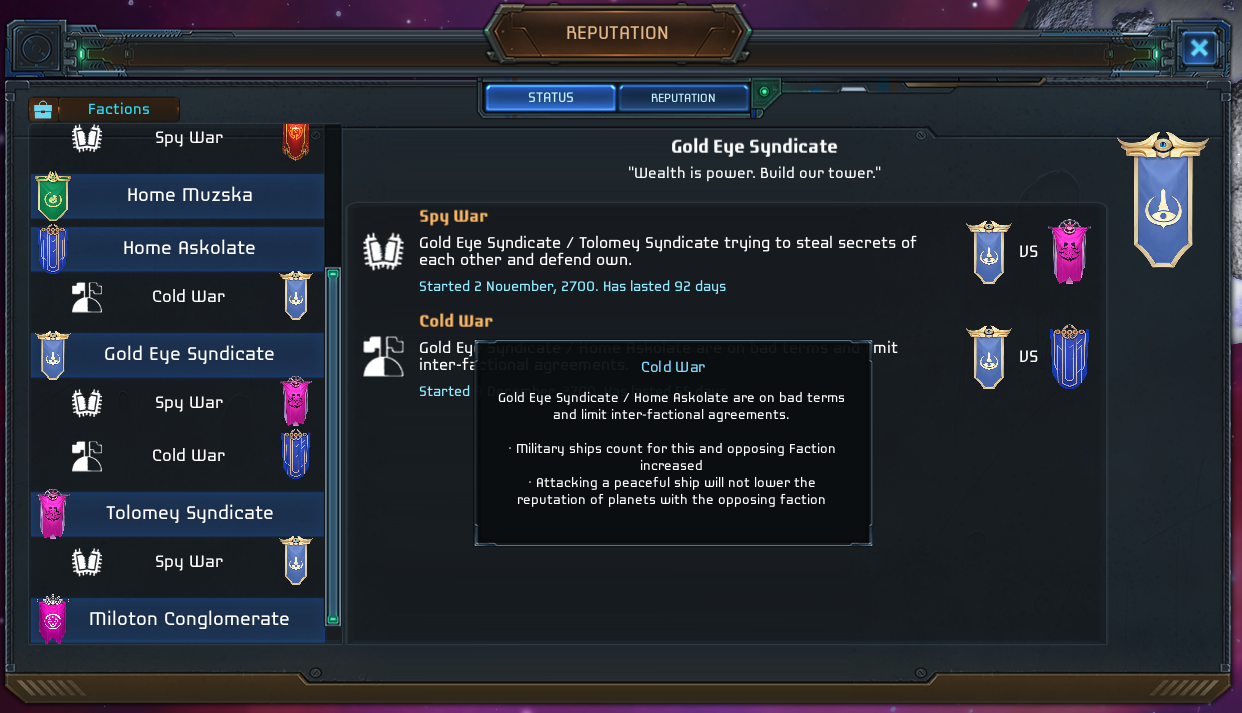This screenshot has width=1242, height=713.
Task: Select Miloton Conglomerate faction
Action: pyautogui.click(x=189, y=619)
